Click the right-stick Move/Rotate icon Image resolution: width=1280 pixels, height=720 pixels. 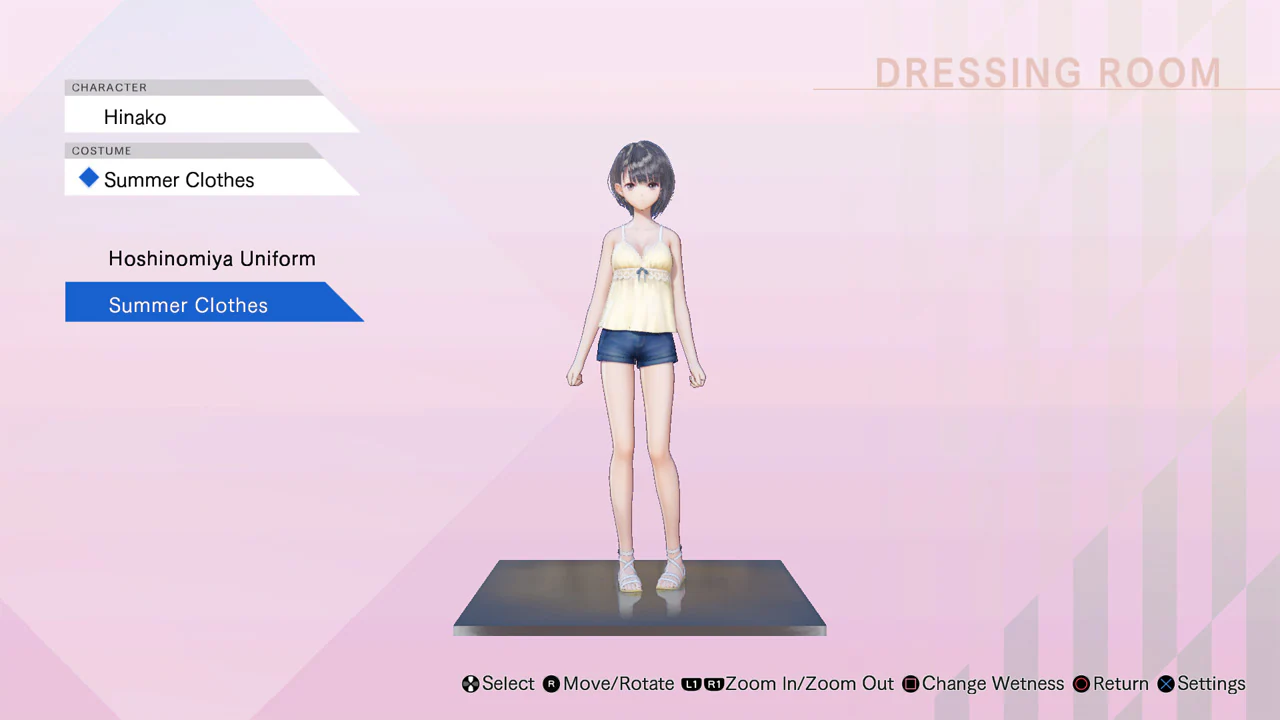click(551, 684)
